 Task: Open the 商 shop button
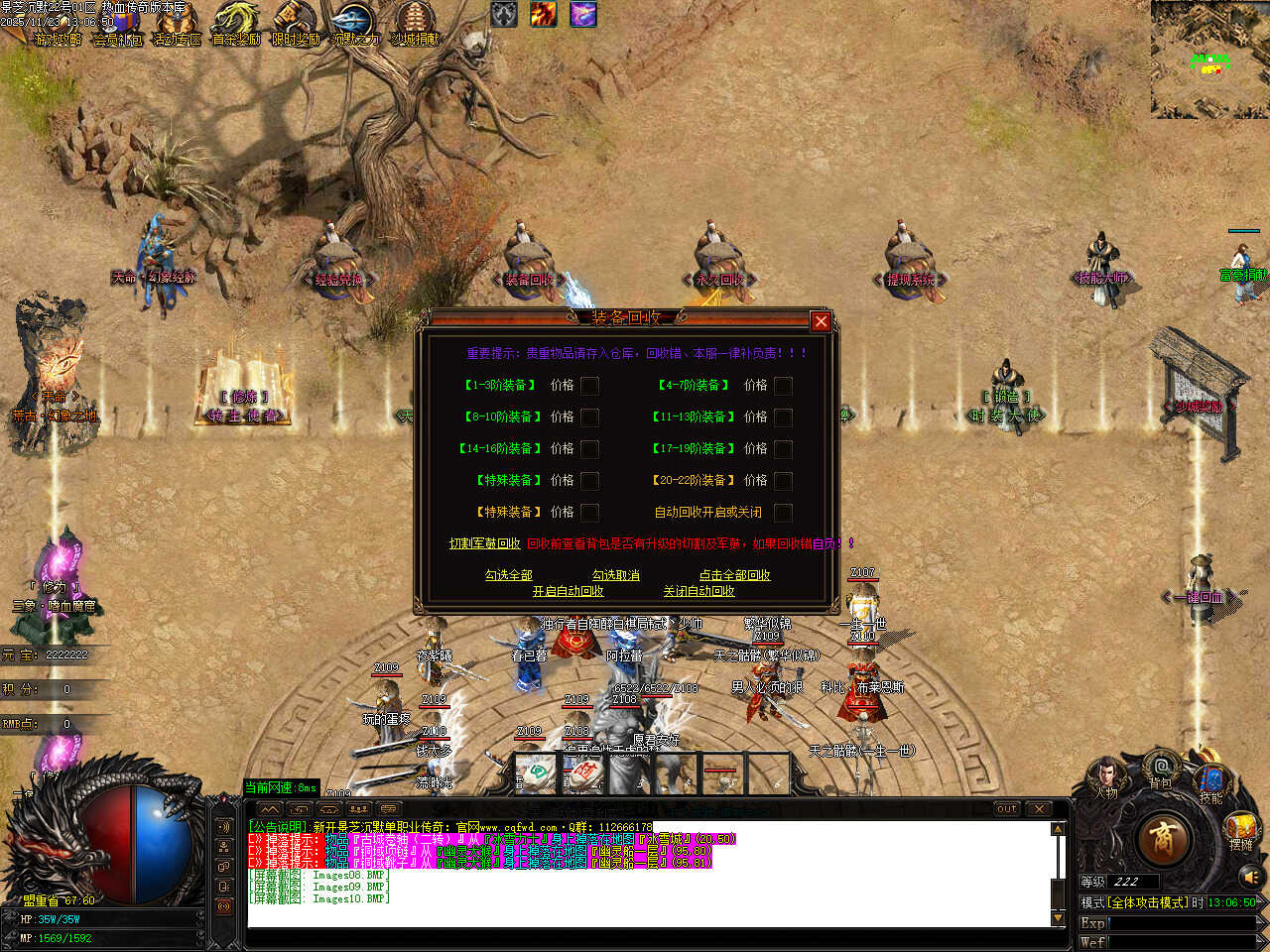pos(1162,840)
